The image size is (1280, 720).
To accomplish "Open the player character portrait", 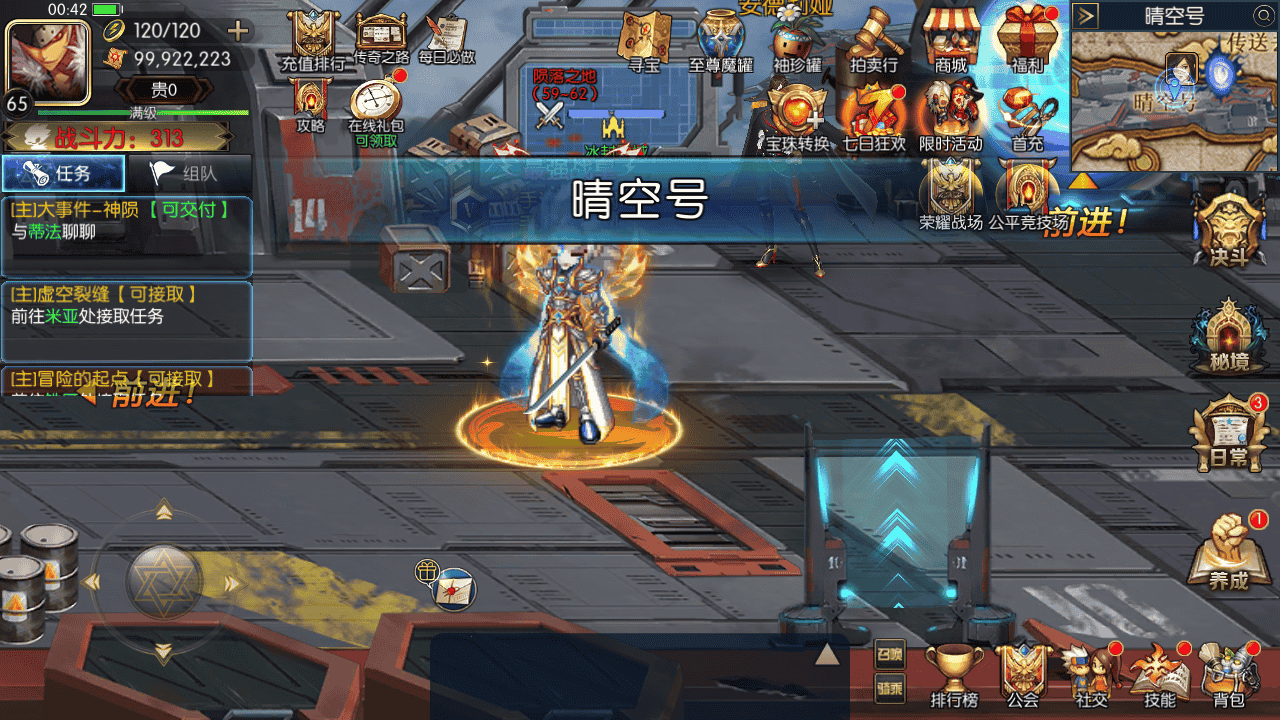I will pyautogui.click(x=48, y=58).
